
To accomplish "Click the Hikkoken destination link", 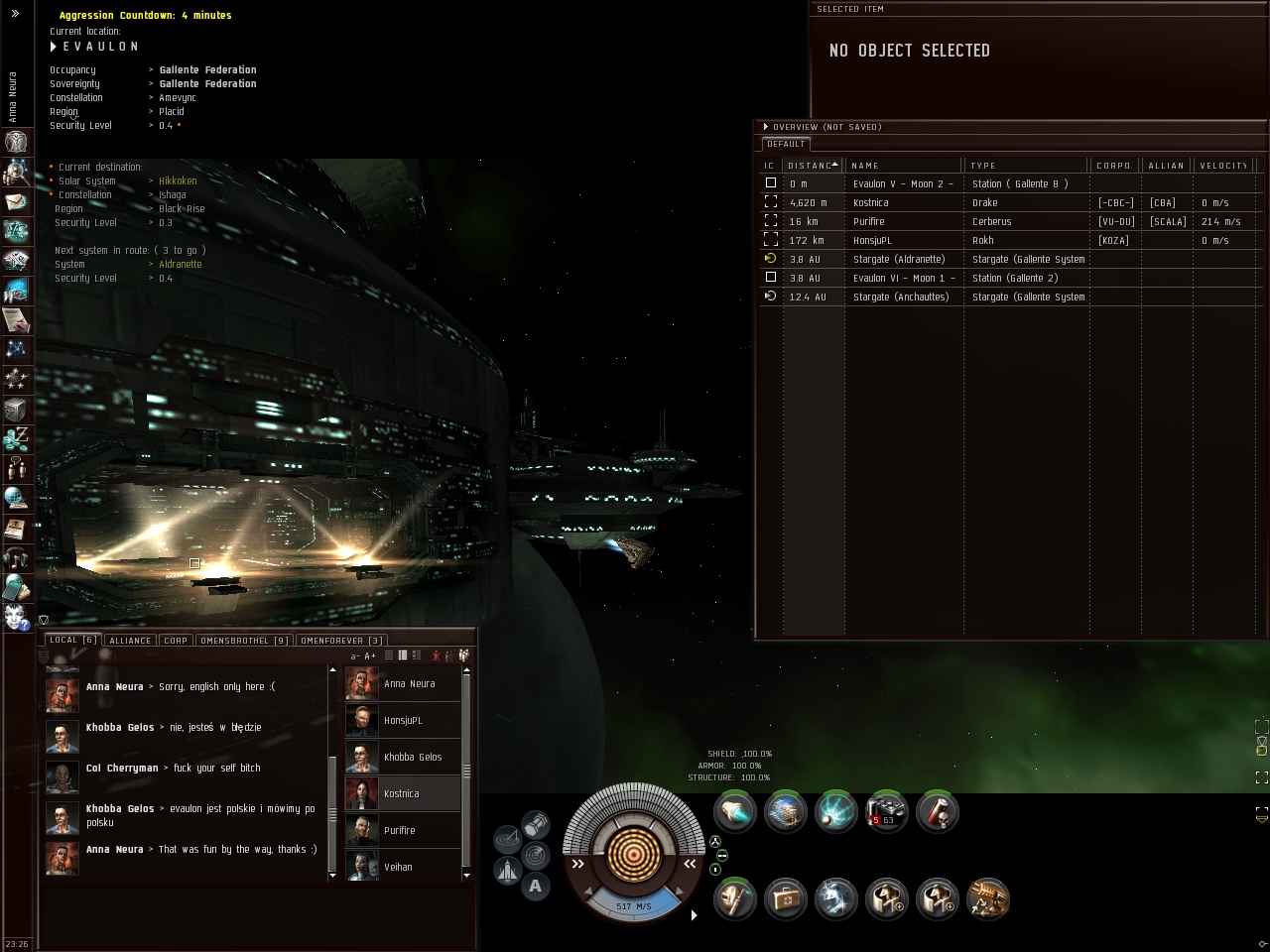I will tap(178, 180).
